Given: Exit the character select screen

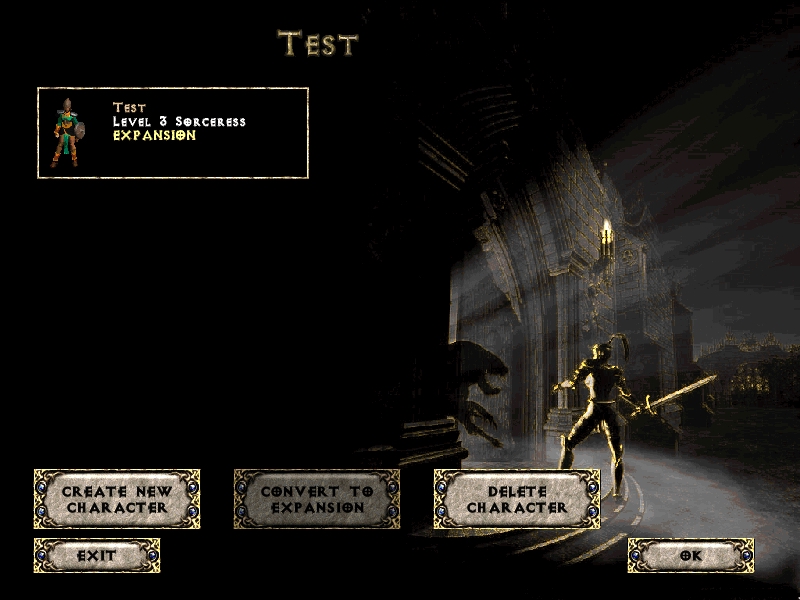Looking at the screenshot, I should point(97,555).
